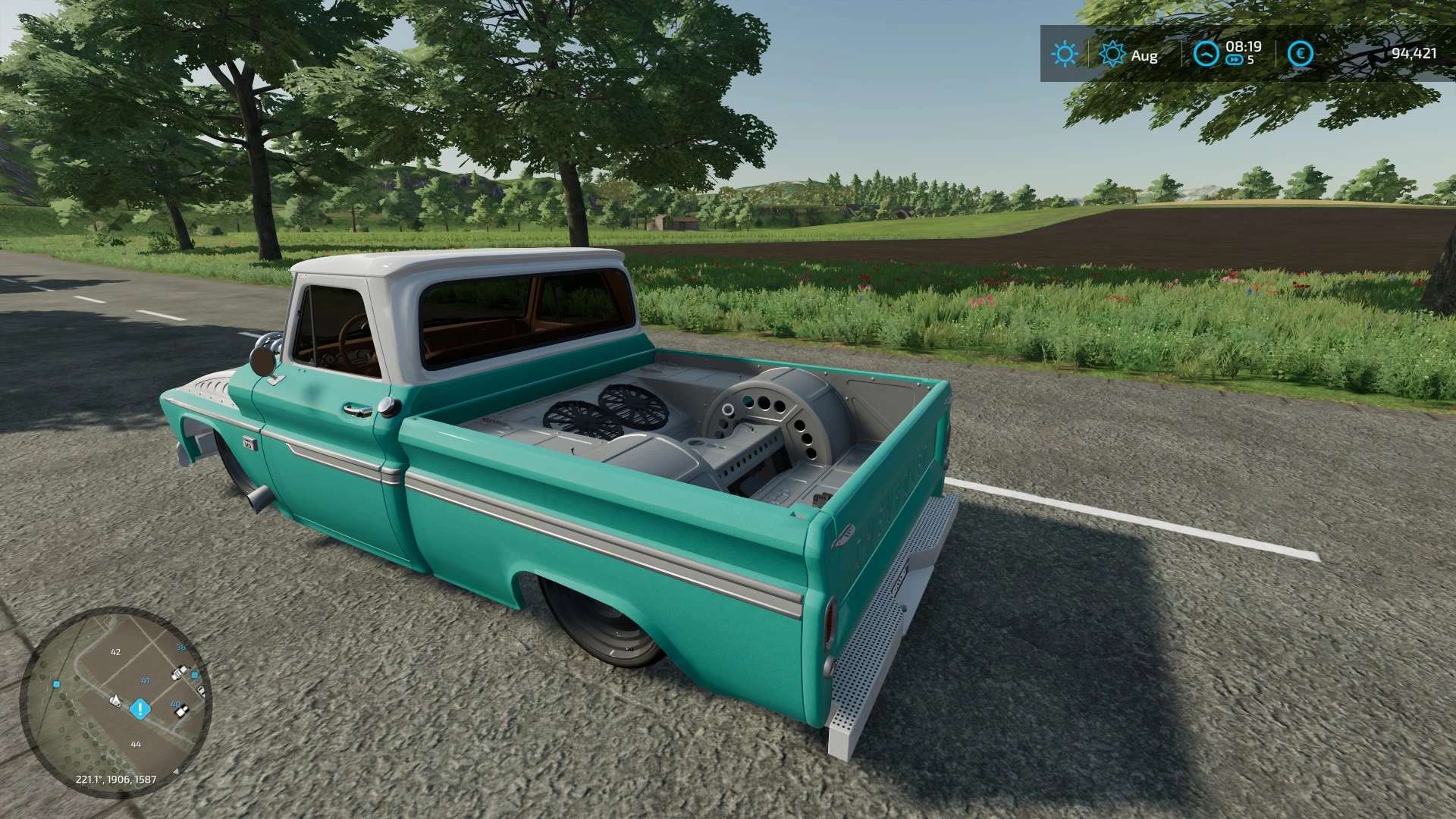Click the forecast sun icon beside Aug
Image resolution: width=1456 pixels, height=819 pixels.
(1112, 54)
